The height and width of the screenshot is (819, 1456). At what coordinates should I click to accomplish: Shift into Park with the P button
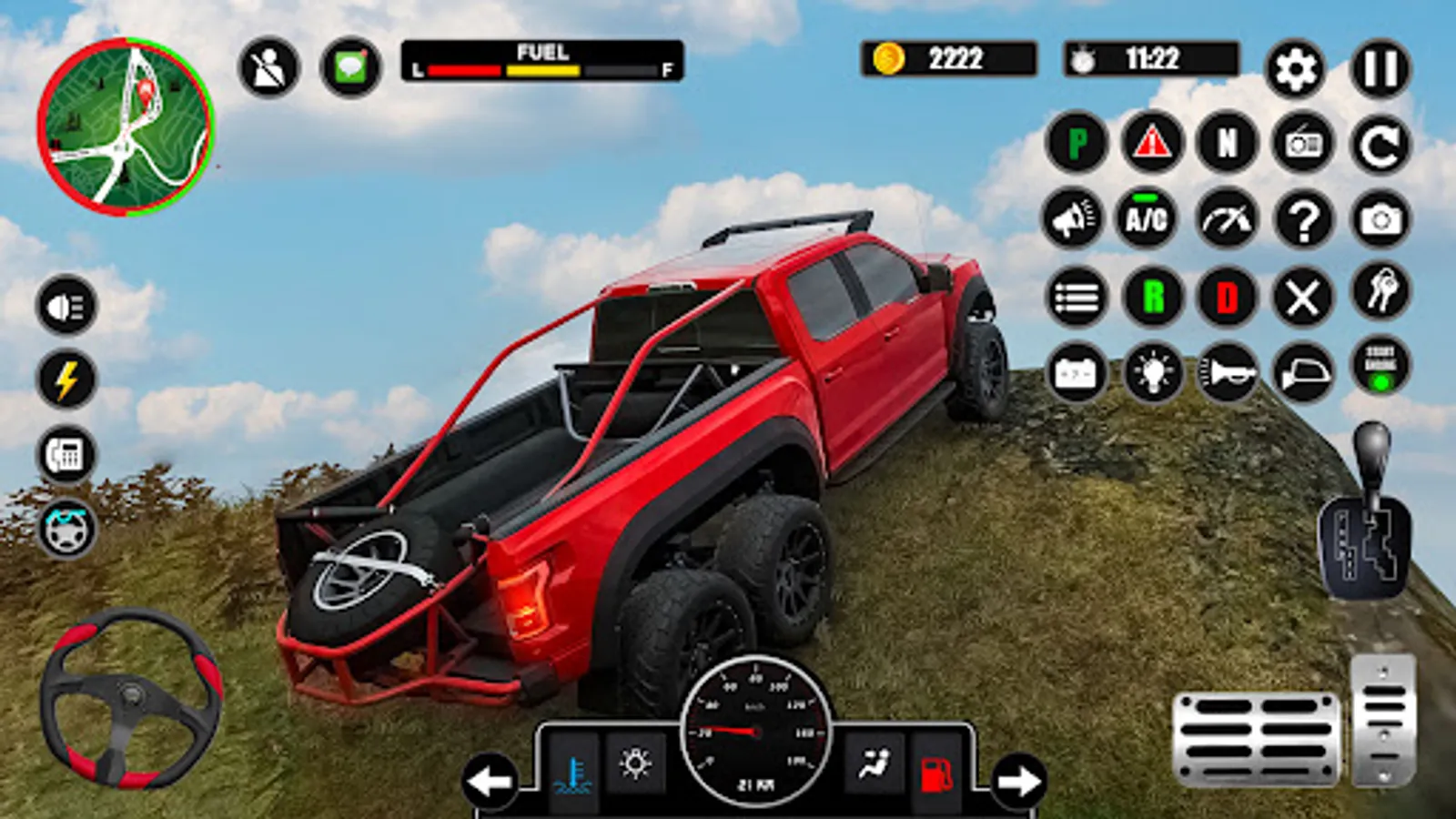click(x=1077, y=143)
